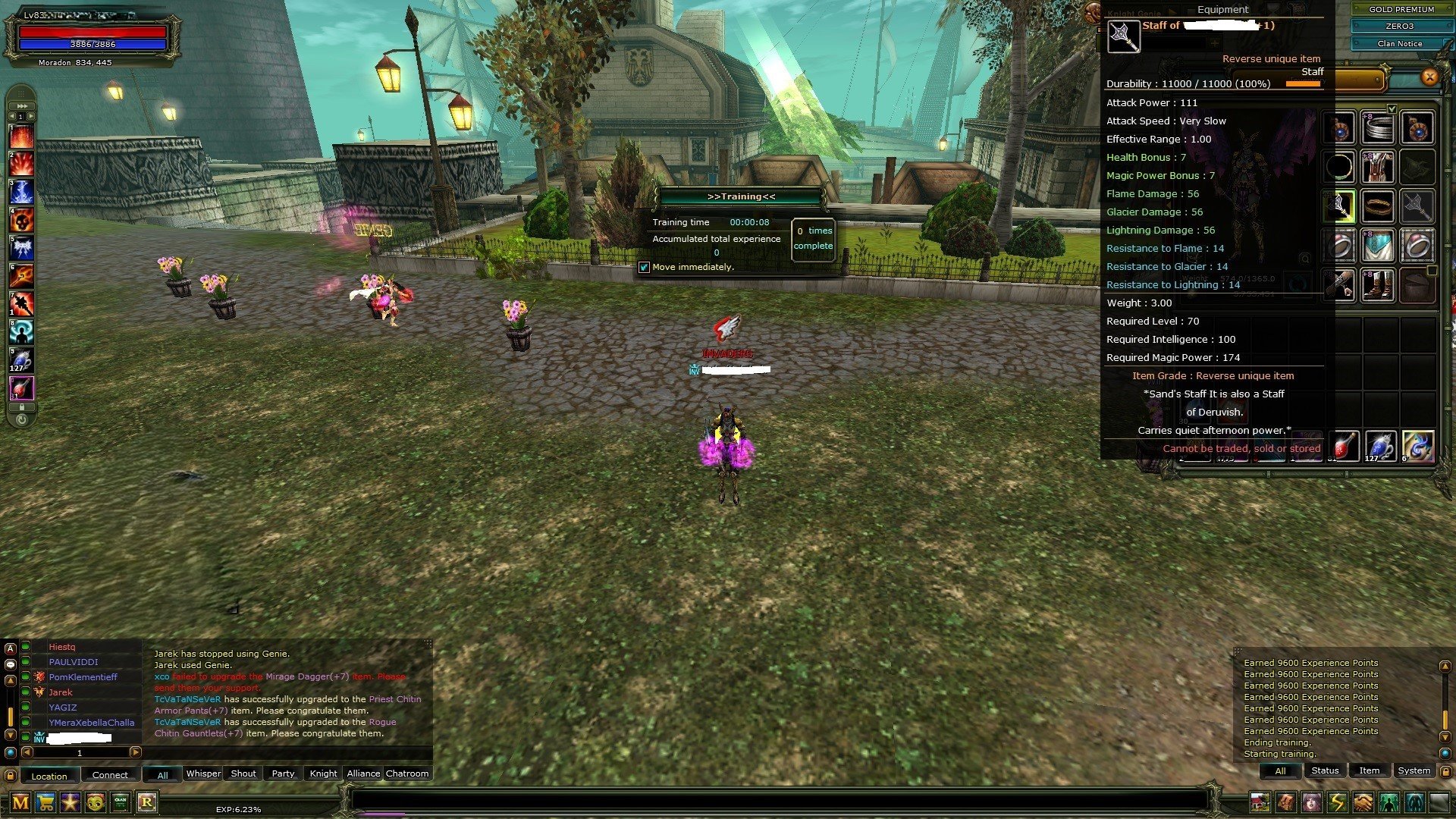Use the red potion in inventory
Image resolution: width=1456 pixels, height=819 pixels.
1344,447
